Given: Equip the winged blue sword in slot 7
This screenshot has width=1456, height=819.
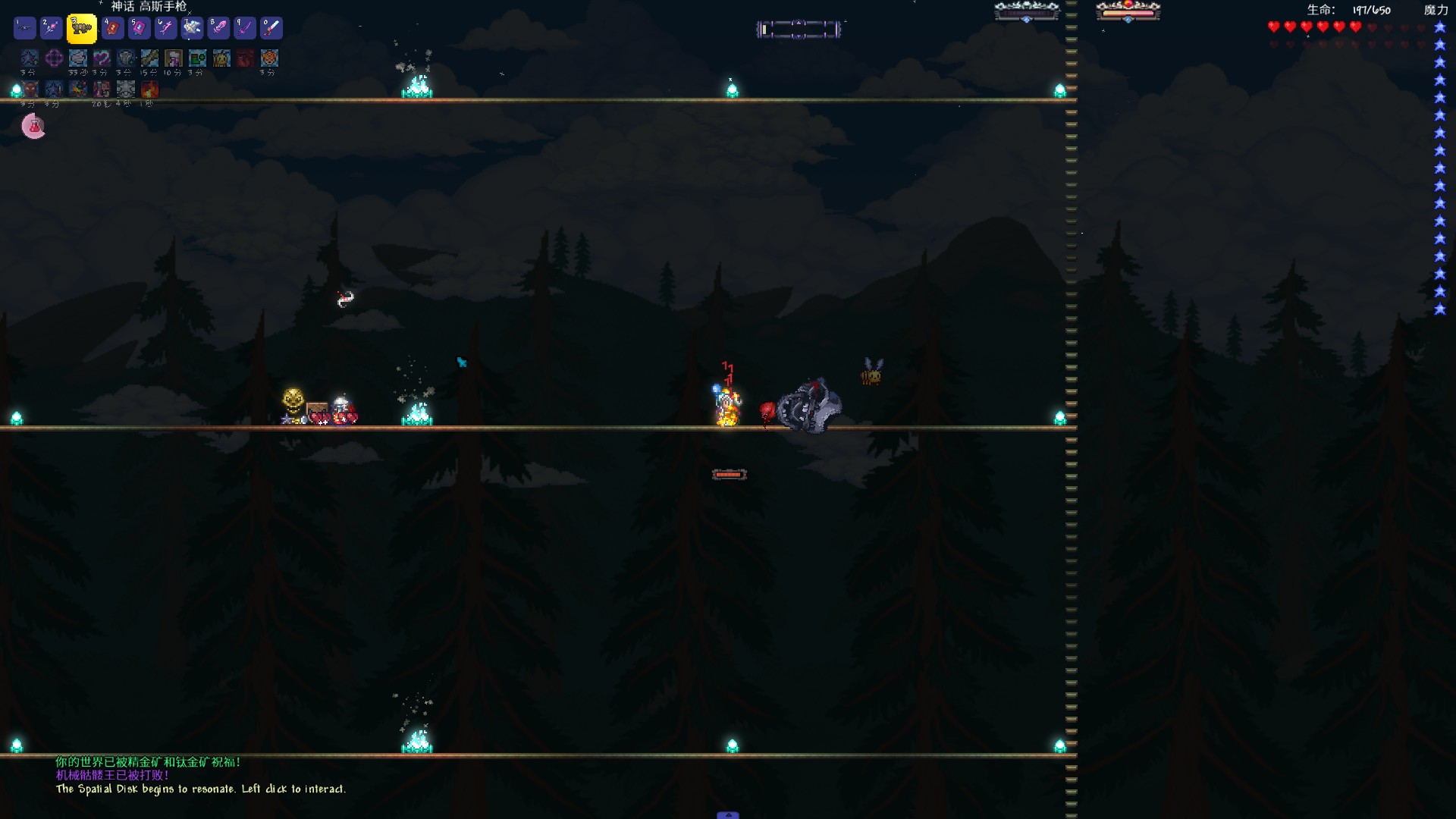Looking at the screenshot, I should click(192, 29).
